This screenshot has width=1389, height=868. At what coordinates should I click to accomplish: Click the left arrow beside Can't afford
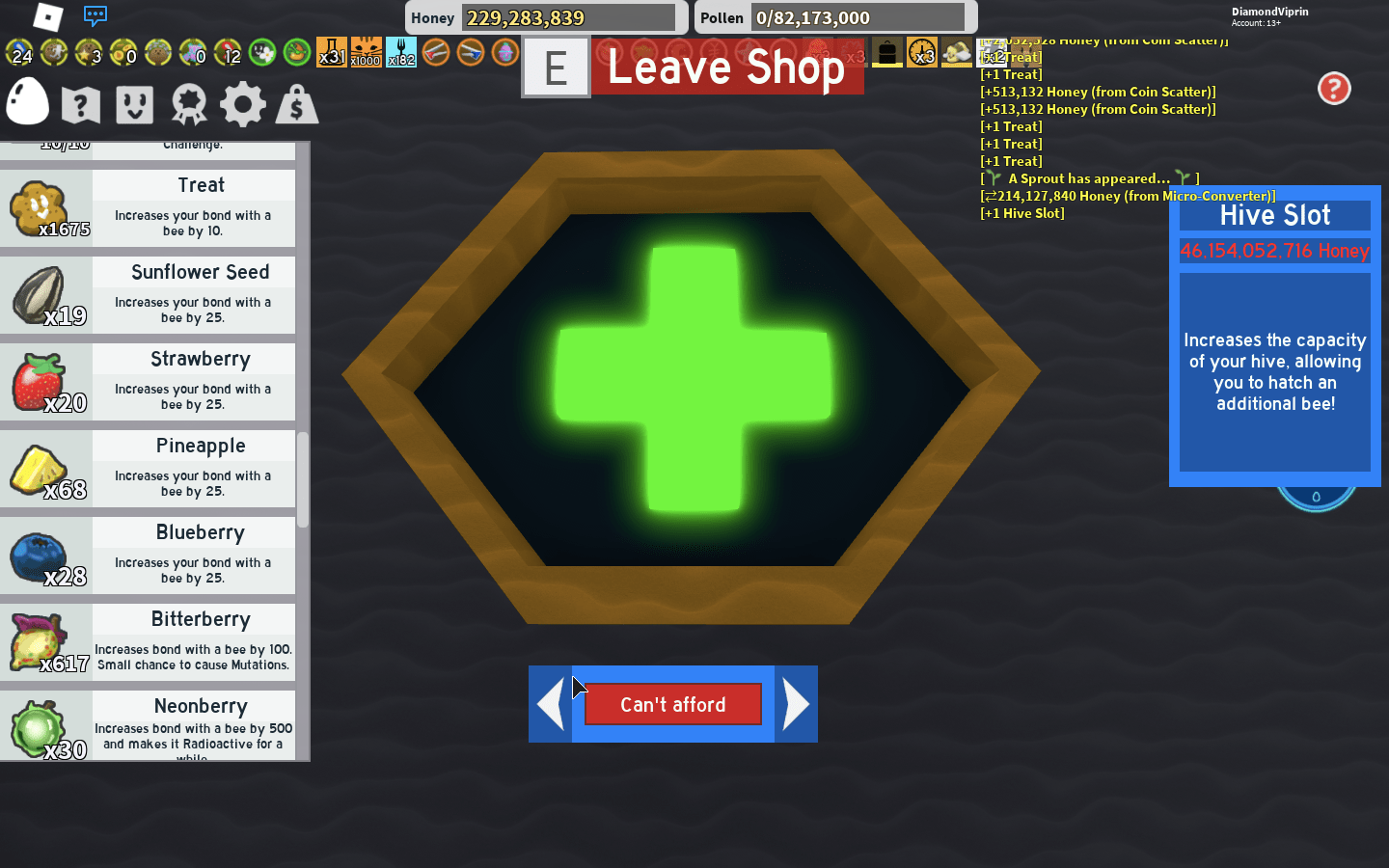(549, 704)
